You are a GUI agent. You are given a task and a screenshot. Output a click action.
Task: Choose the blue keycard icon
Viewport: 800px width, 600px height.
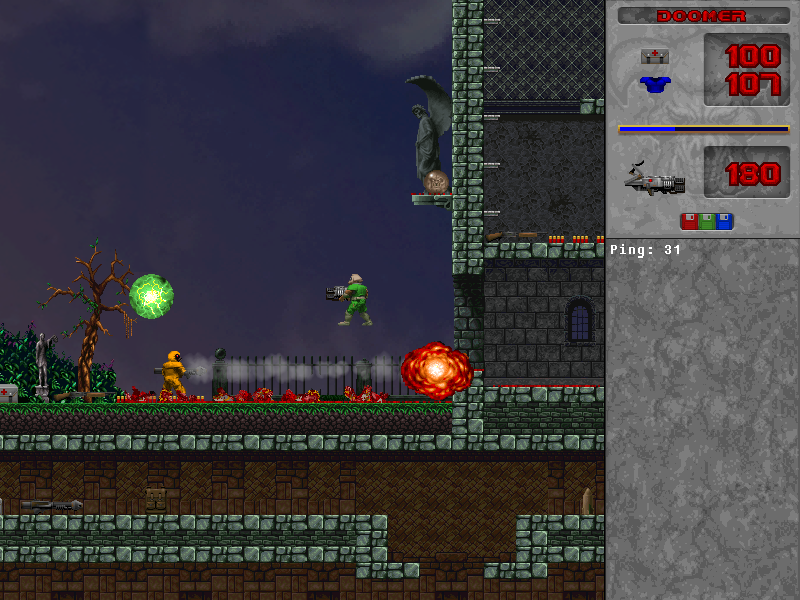(x=725, y=221)
